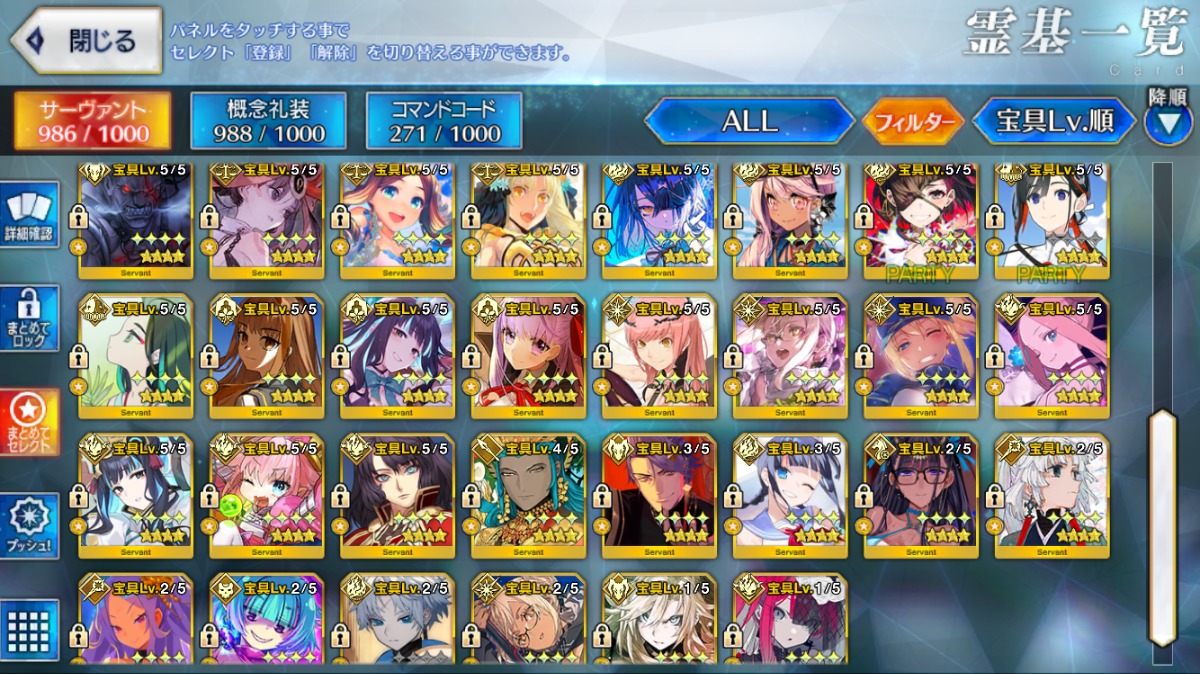The width and height of the screenshot is (1200, 674).
Task: Switch to the サーヴァント tab
Action: pos(92,121)
